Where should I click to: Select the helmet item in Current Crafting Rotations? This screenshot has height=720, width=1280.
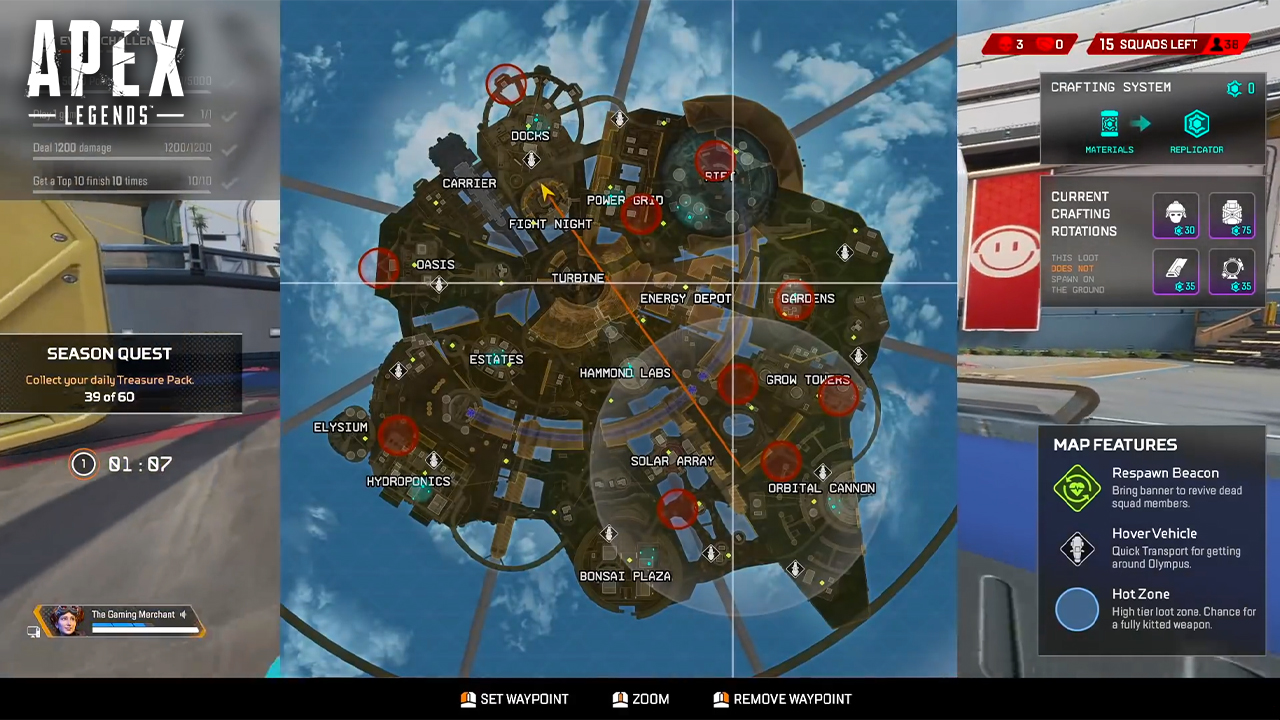tap(1176, 215)
